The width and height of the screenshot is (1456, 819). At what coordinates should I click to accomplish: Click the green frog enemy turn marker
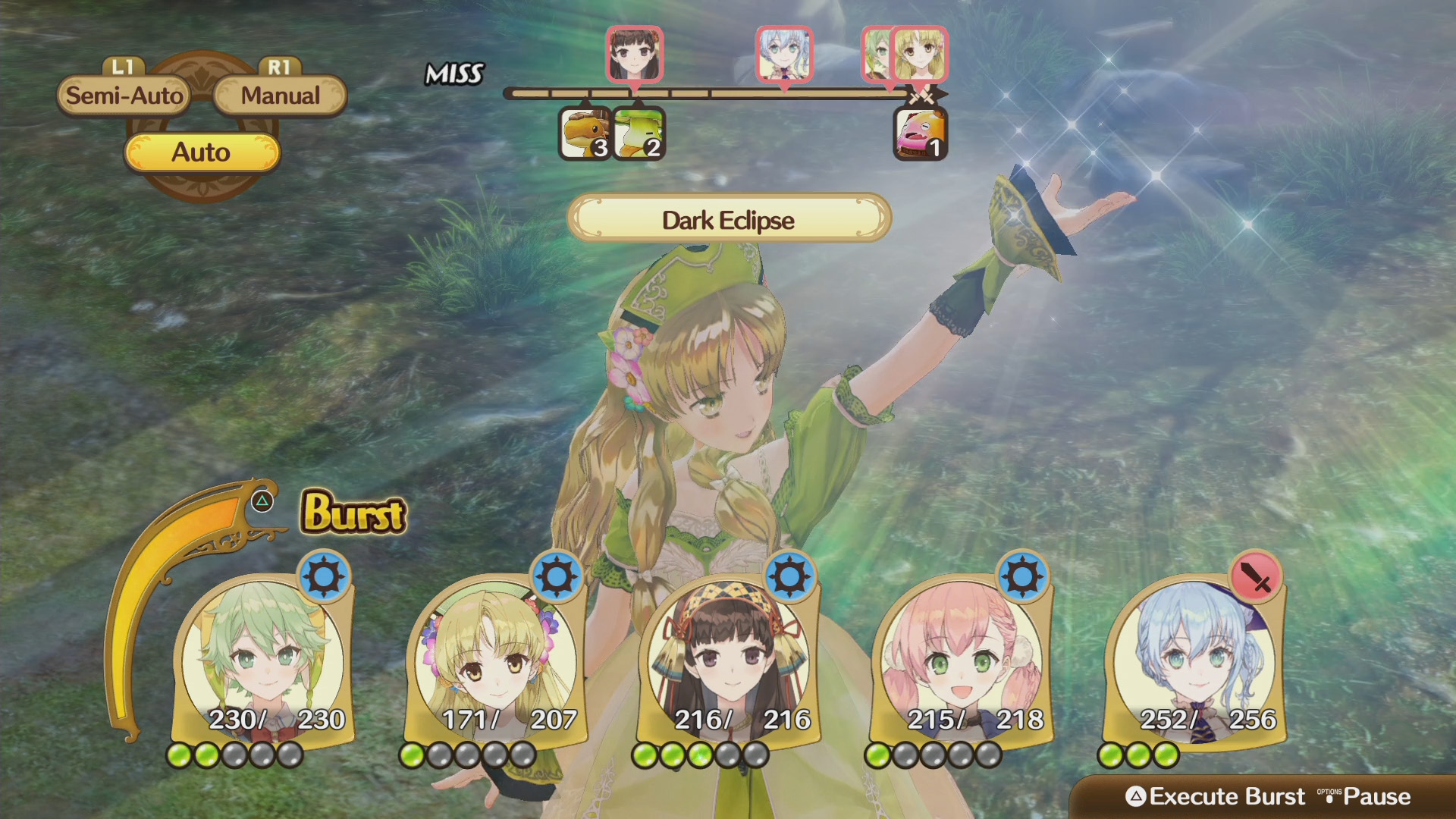pyautogui.click(x=638, y=134)
